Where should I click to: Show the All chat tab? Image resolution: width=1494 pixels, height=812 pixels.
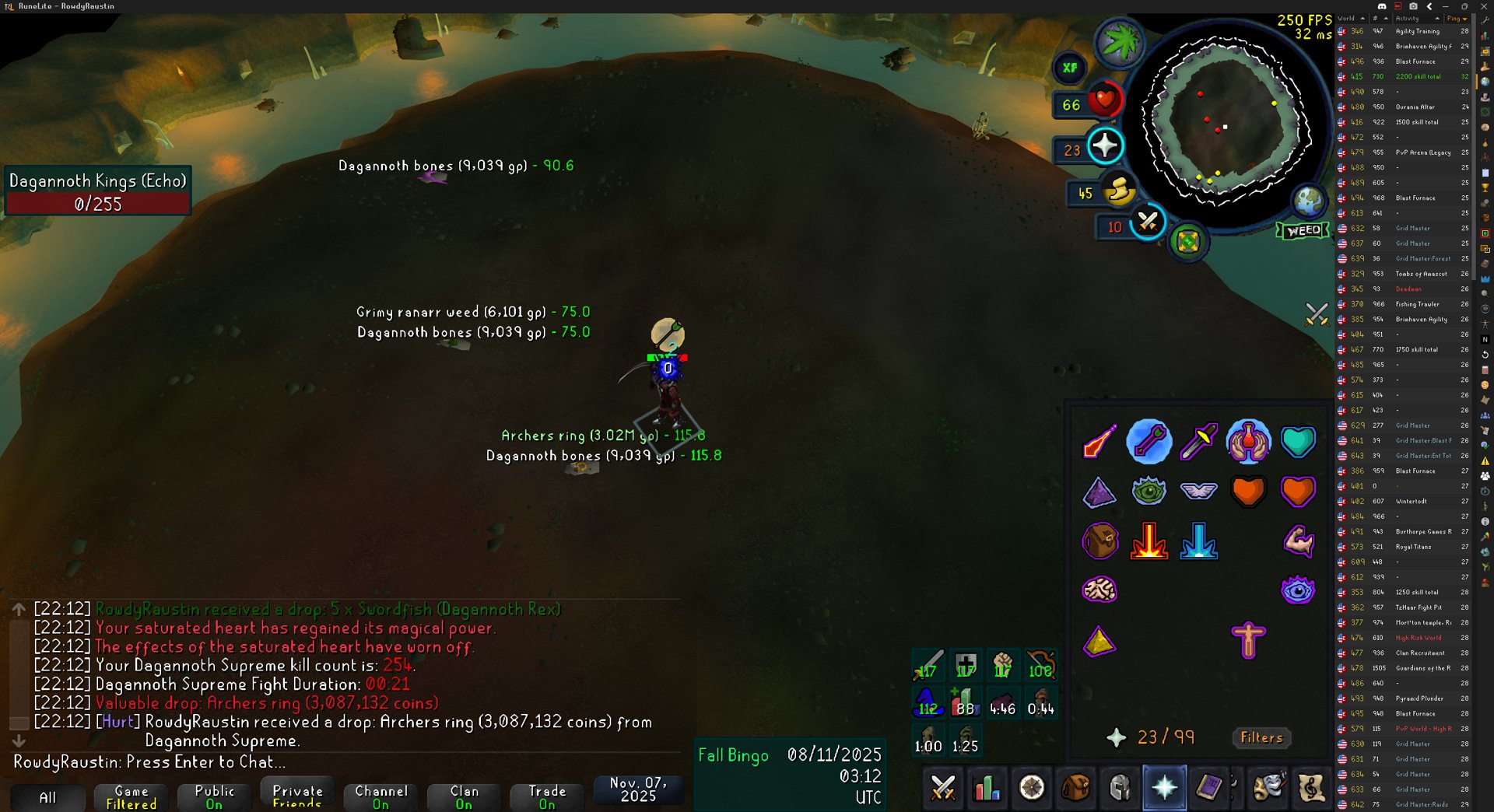pyautogui.click(x=47, y=797)
